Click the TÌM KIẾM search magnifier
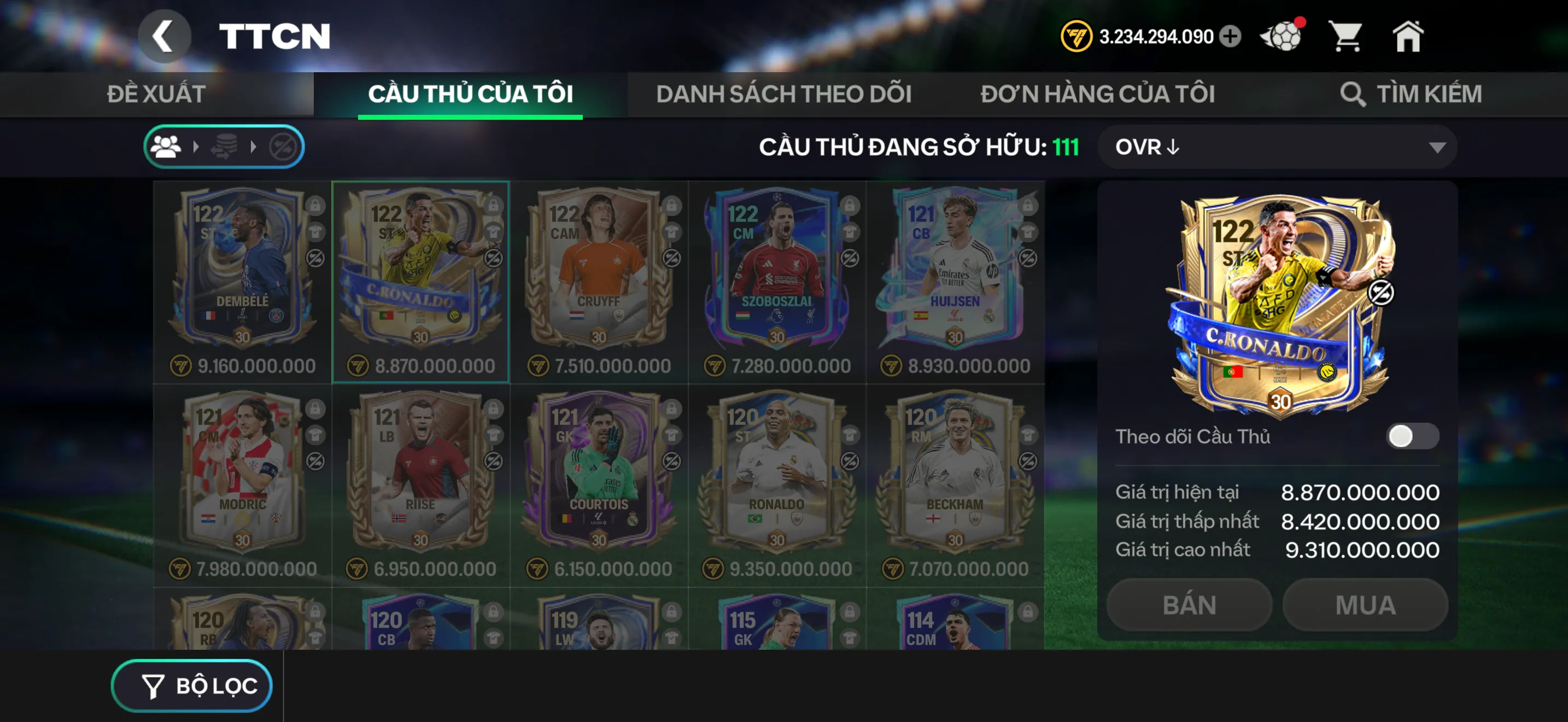The image size is (1568, 722). coord(1353,94)
